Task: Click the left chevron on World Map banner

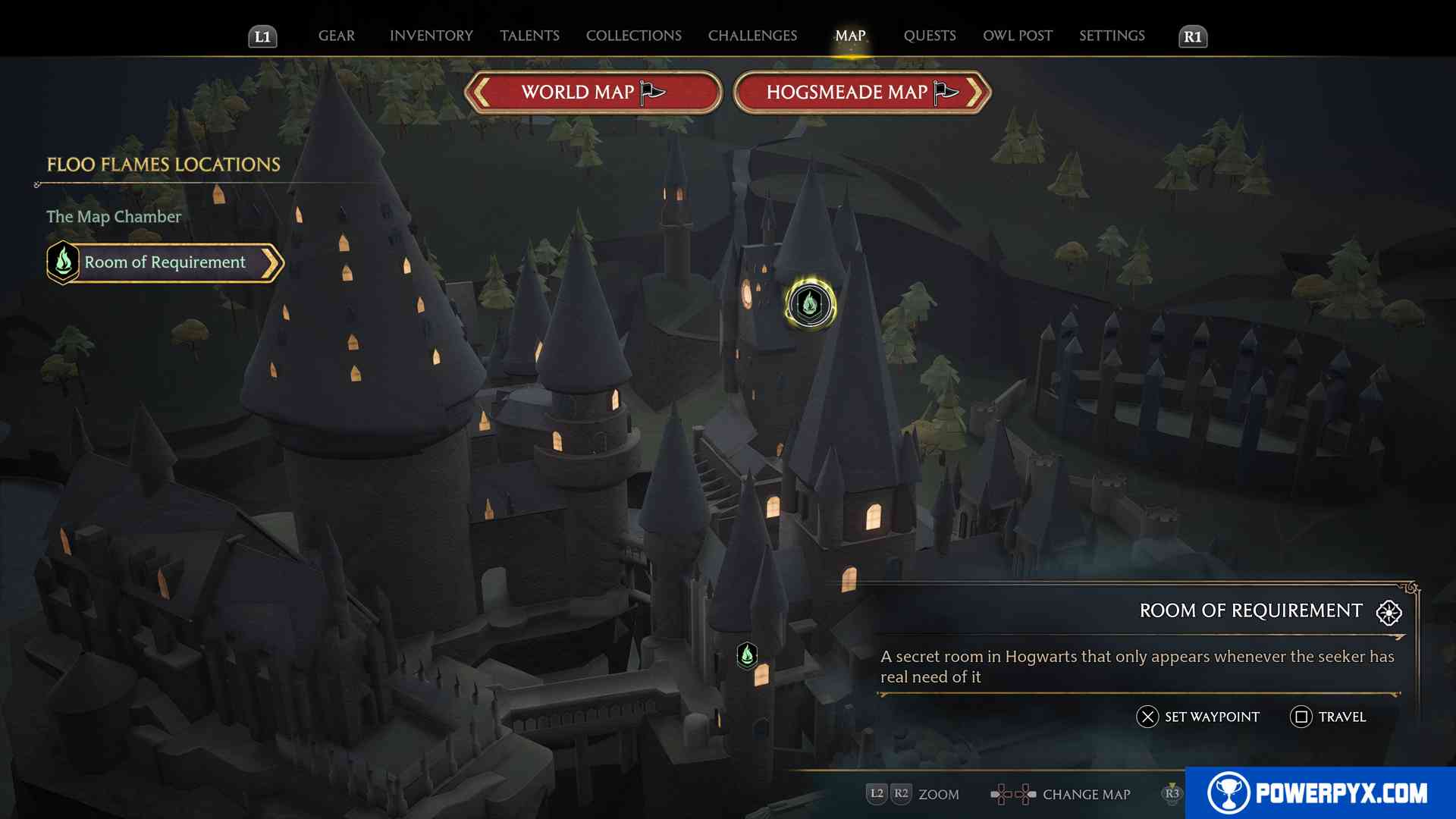Action: pyautogui.click(x=479, y=91)
